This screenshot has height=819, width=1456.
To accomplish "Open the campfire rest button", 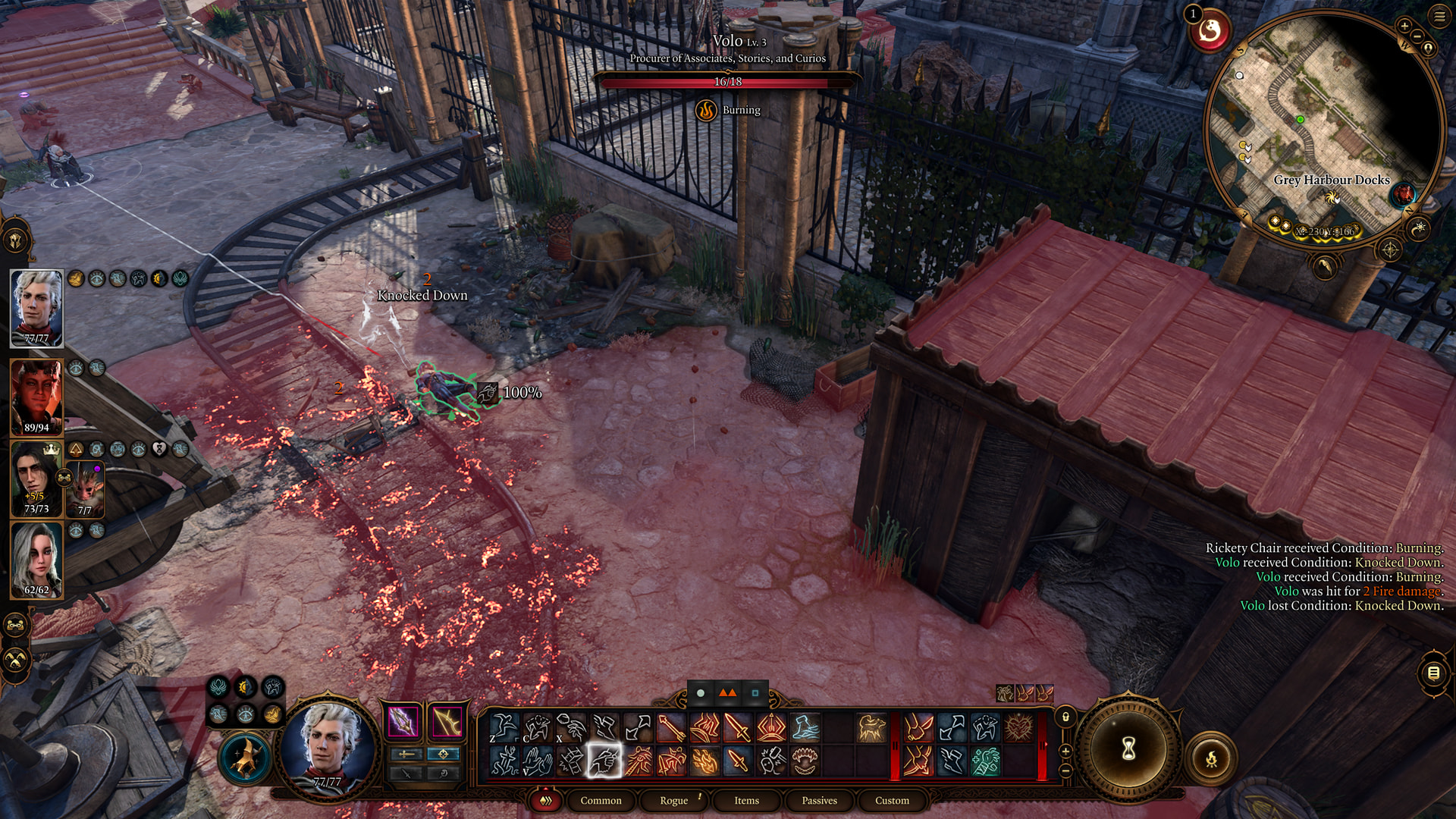I will click(1211, 758).
